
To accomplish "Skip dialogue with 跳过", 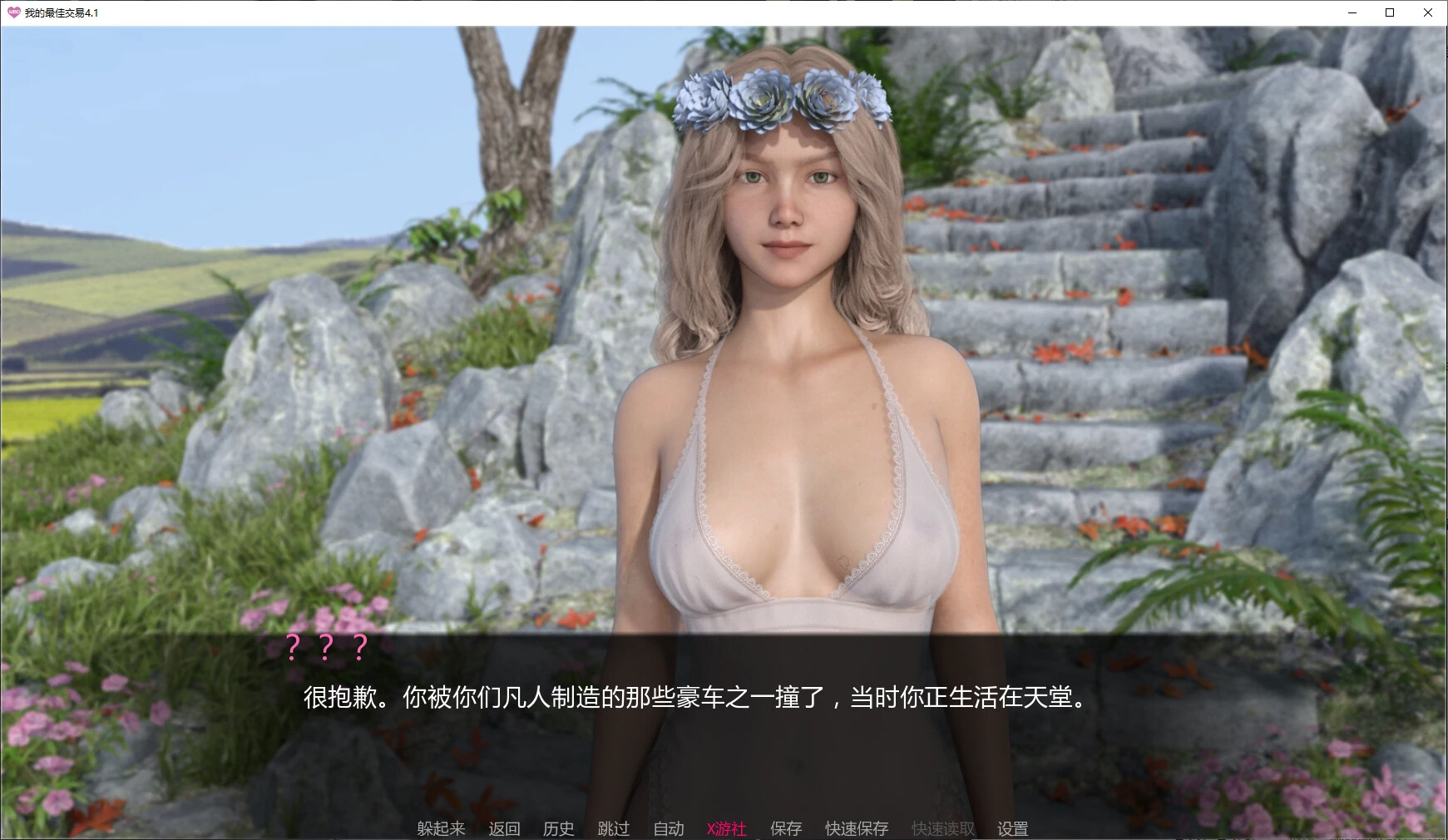I will pyautogui.click(x=613, y=828).
